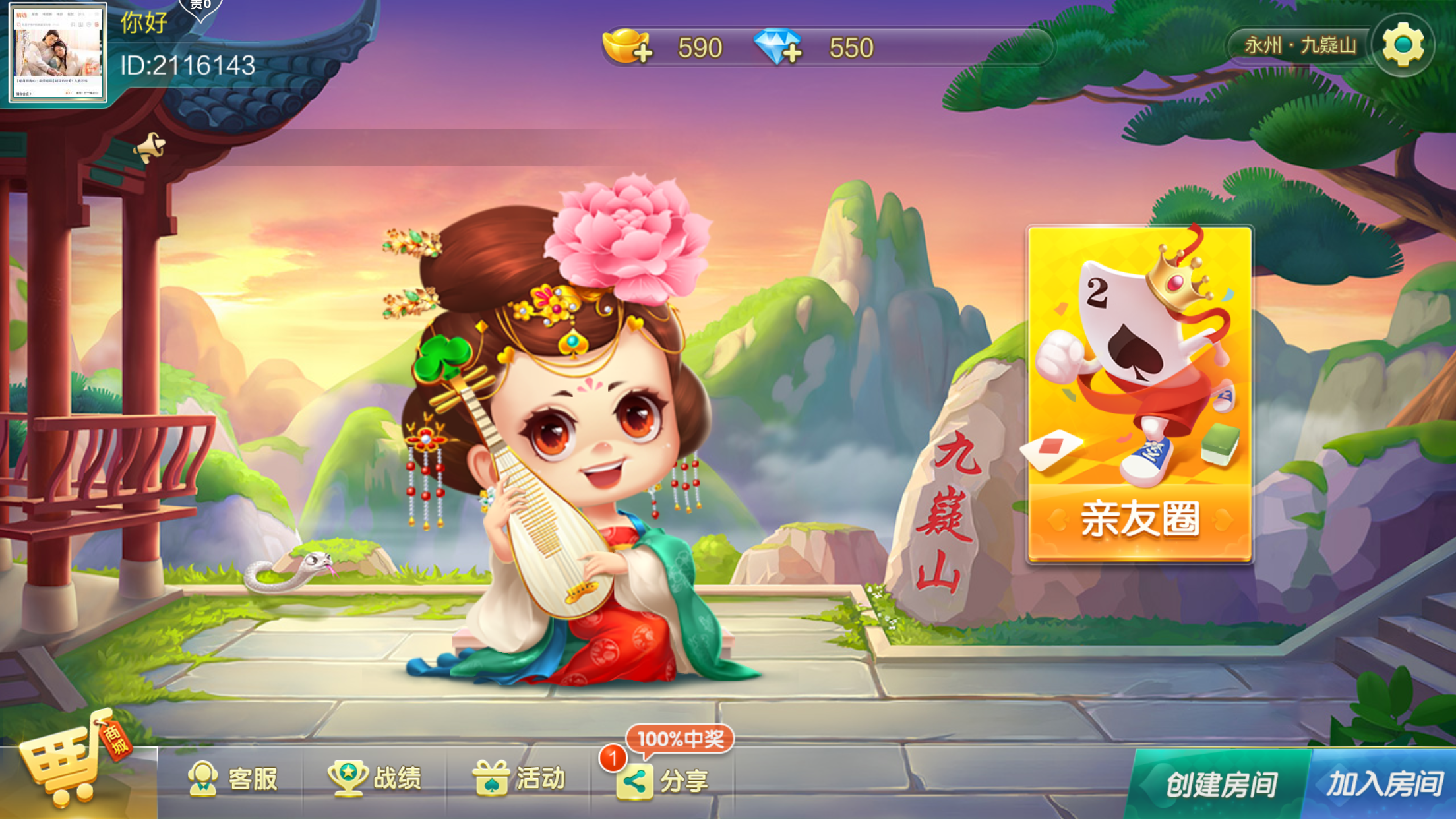
Task: Join a room with 加入房间
Action: (1383, 785)
